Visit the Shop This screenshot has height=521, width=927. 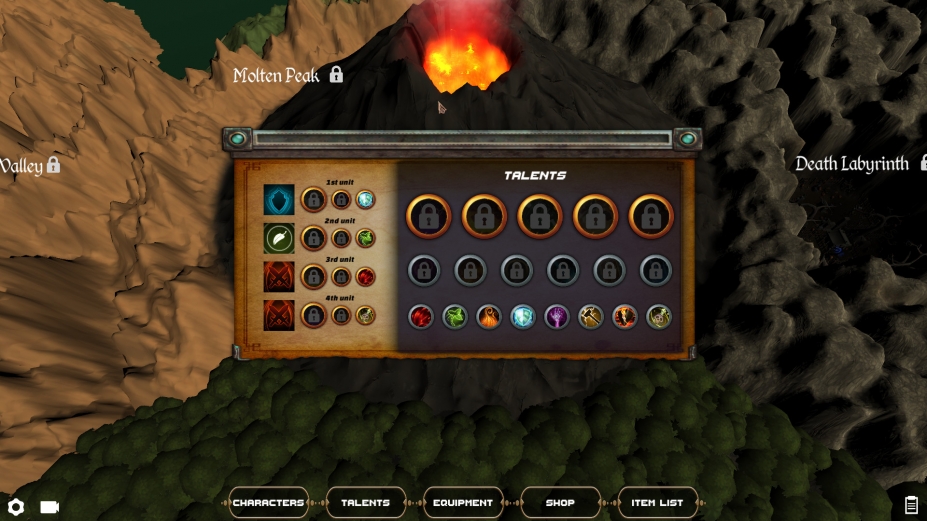(560, 502)
